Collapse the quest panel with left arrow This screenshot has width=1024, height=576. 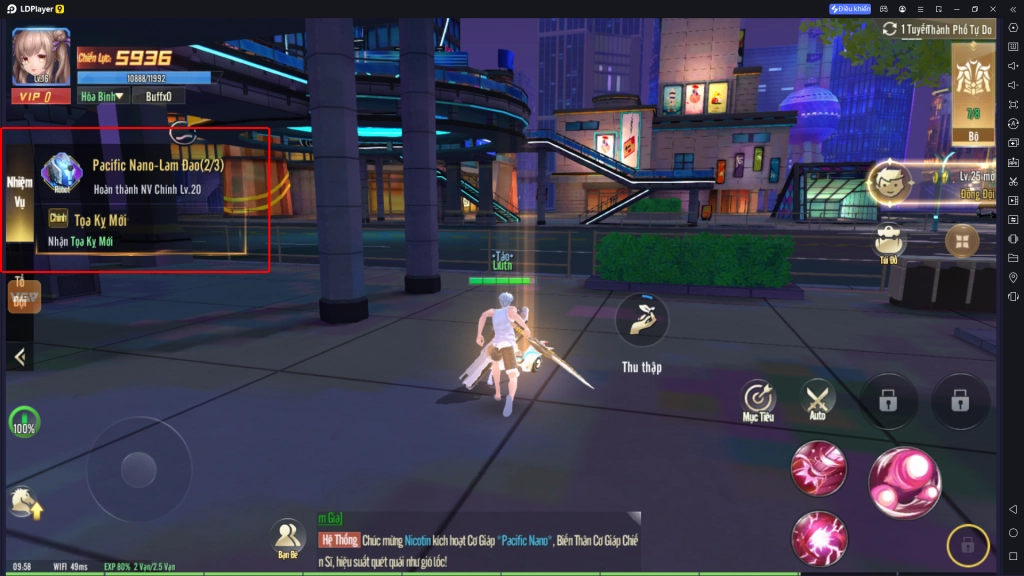(x=20, y=356)
